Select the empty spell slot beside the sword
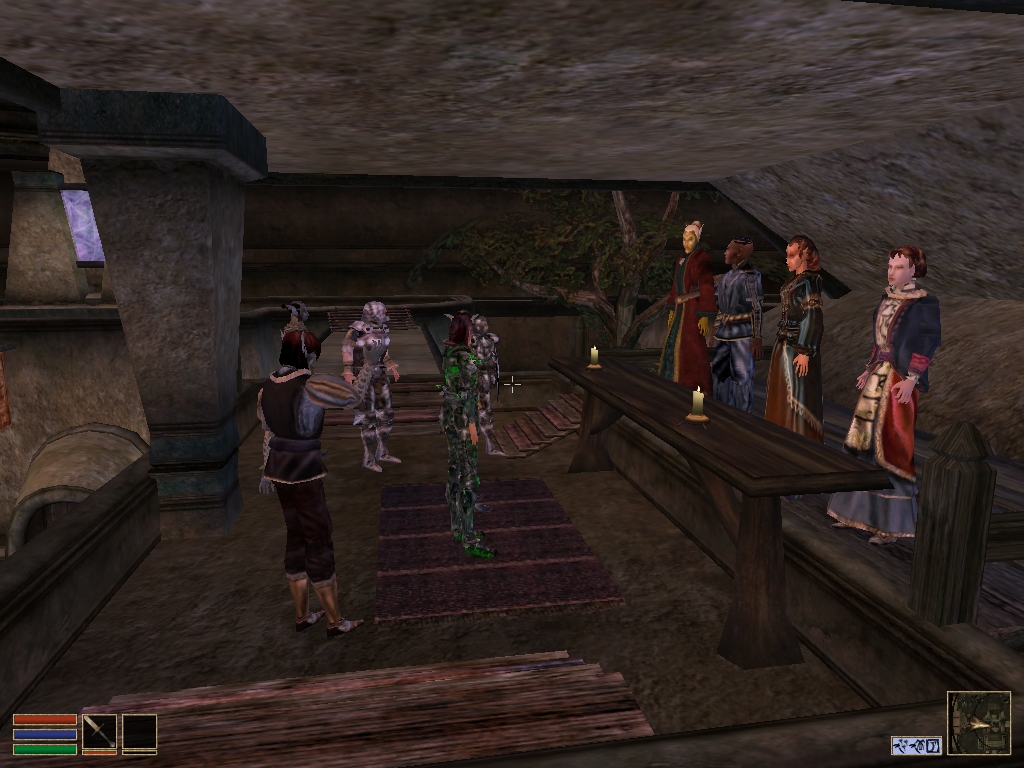1024x768 pixels. (139, 732)
